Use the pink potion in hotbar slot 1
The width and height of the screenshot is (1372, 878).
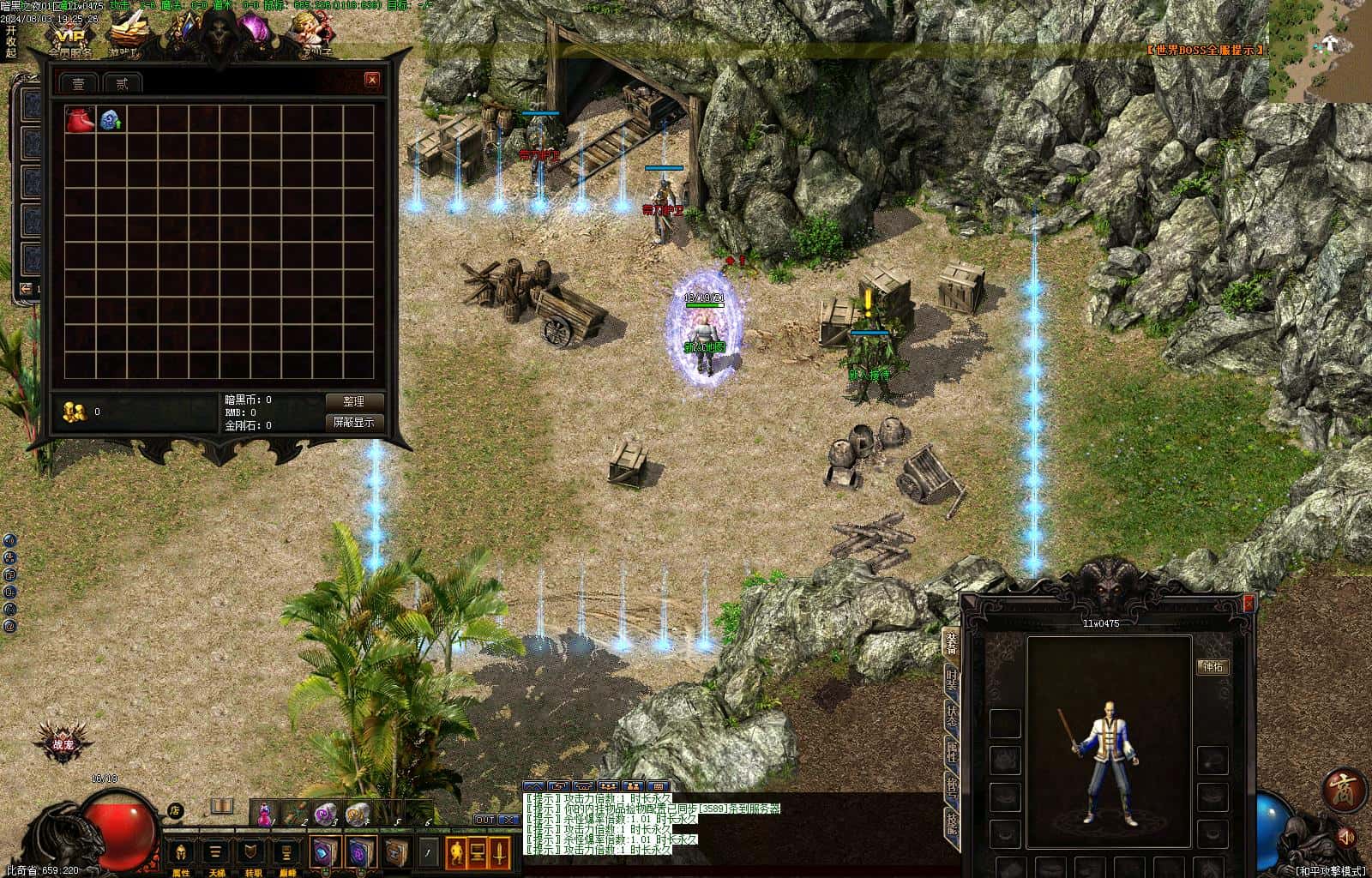[266, 814]
